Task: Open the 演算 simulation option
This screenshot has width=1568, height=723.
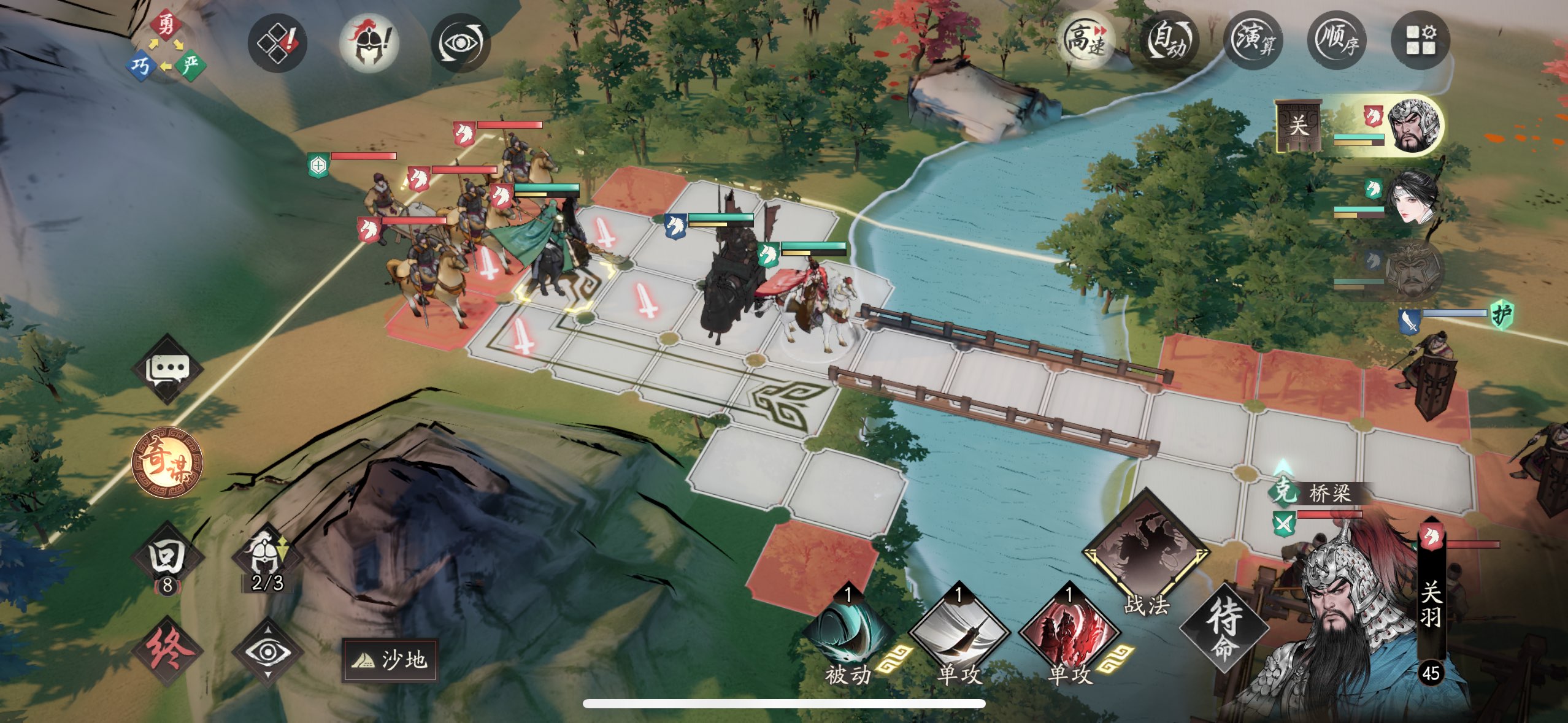Action: coord(1253,41)
